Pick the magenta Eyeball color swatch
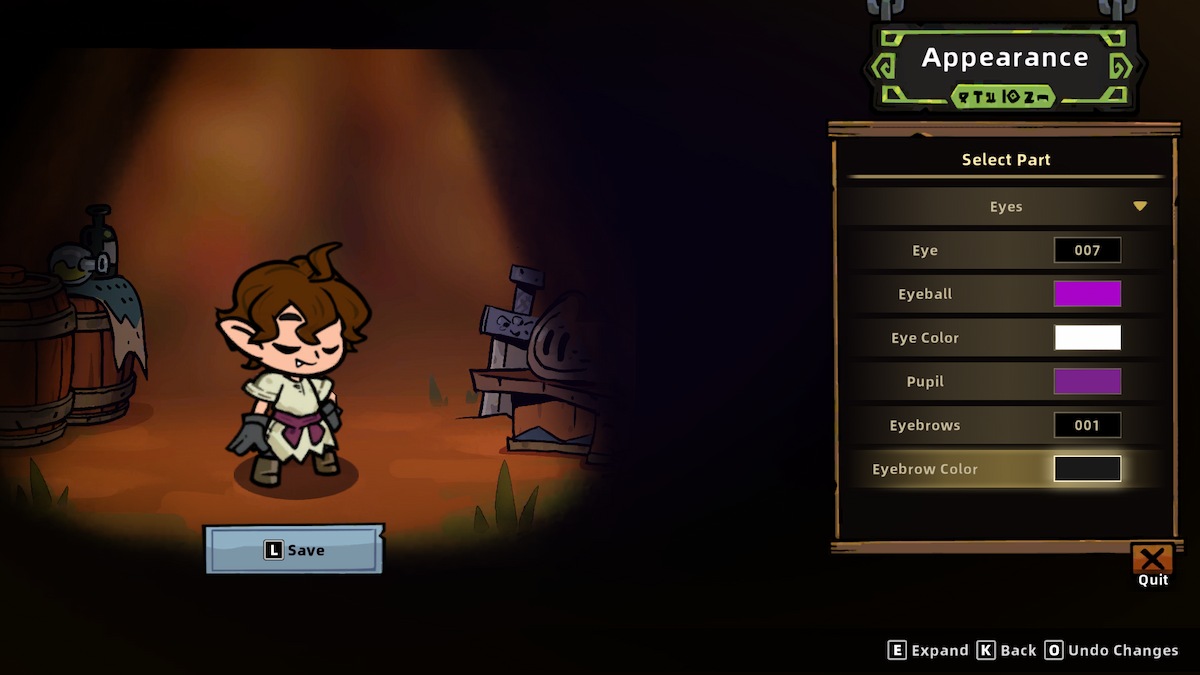The width and height of the screenshot is (1200, 675). 1087,294
